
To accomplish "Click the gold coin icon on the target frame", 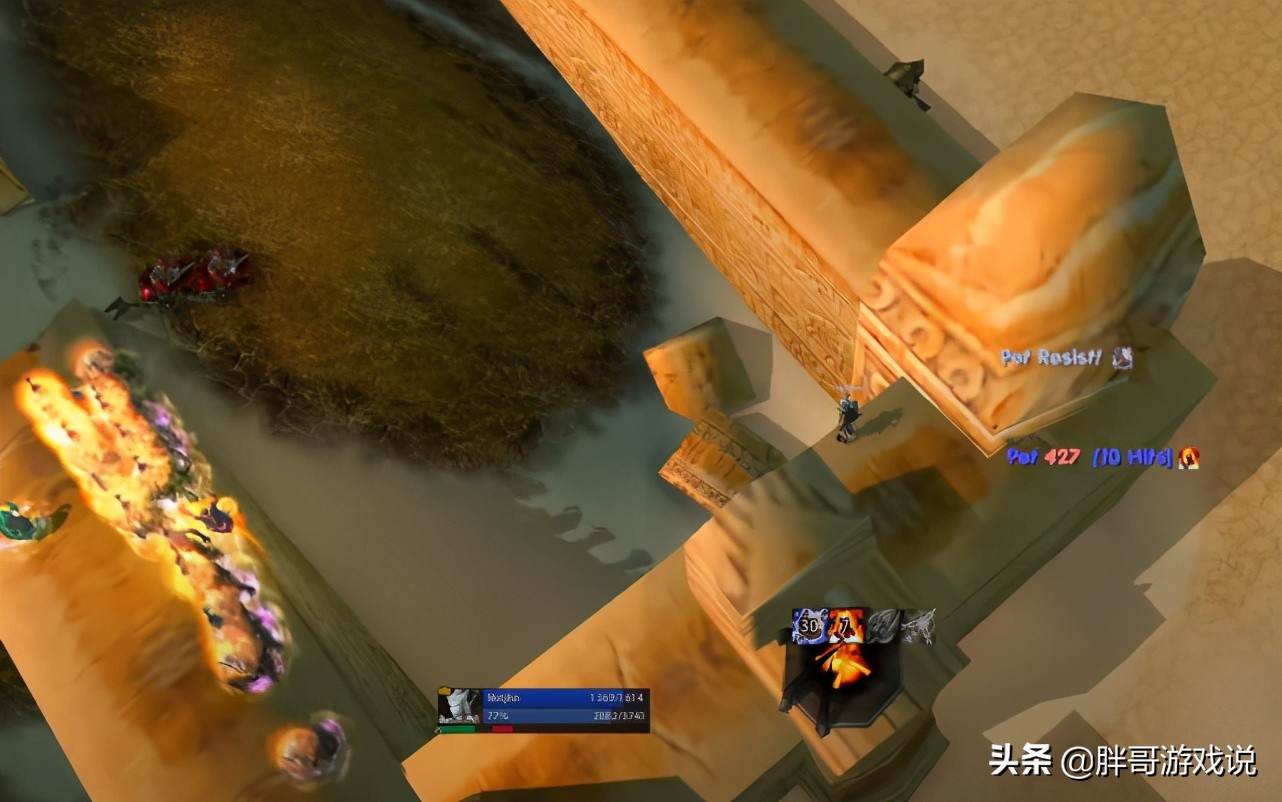I will (444, 689).
